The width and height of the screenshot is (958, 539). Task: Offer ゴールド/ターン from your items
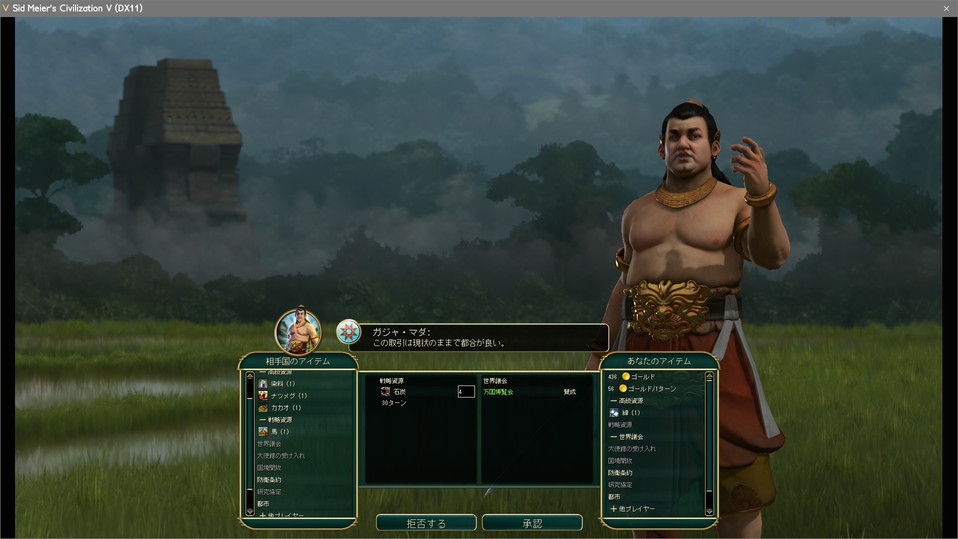[649, 389]
